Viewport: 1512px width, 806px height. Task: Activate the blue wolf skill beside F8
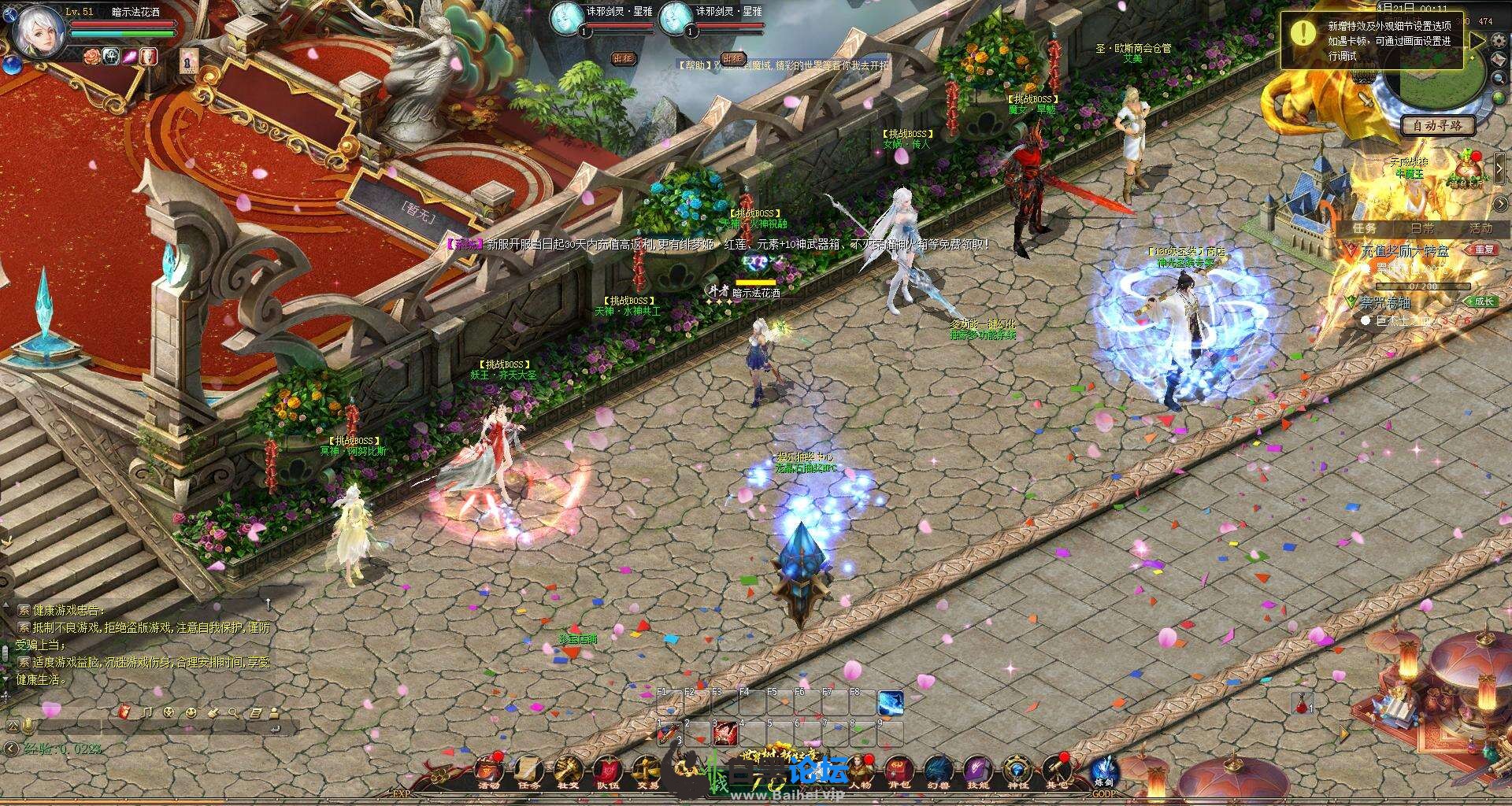pyautogui.click(x=891, y=702)
